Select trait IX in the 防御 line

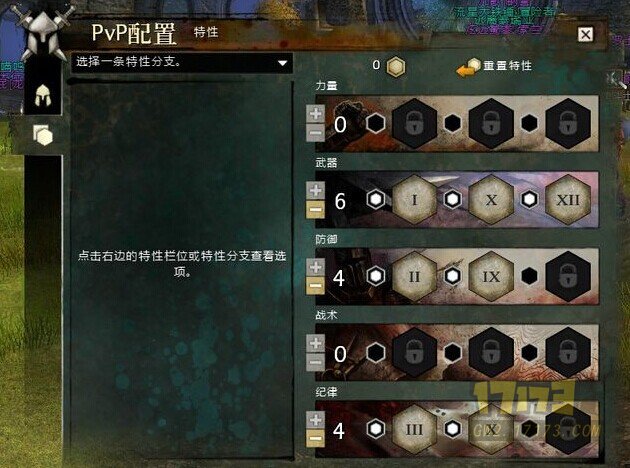click(491, 276)
